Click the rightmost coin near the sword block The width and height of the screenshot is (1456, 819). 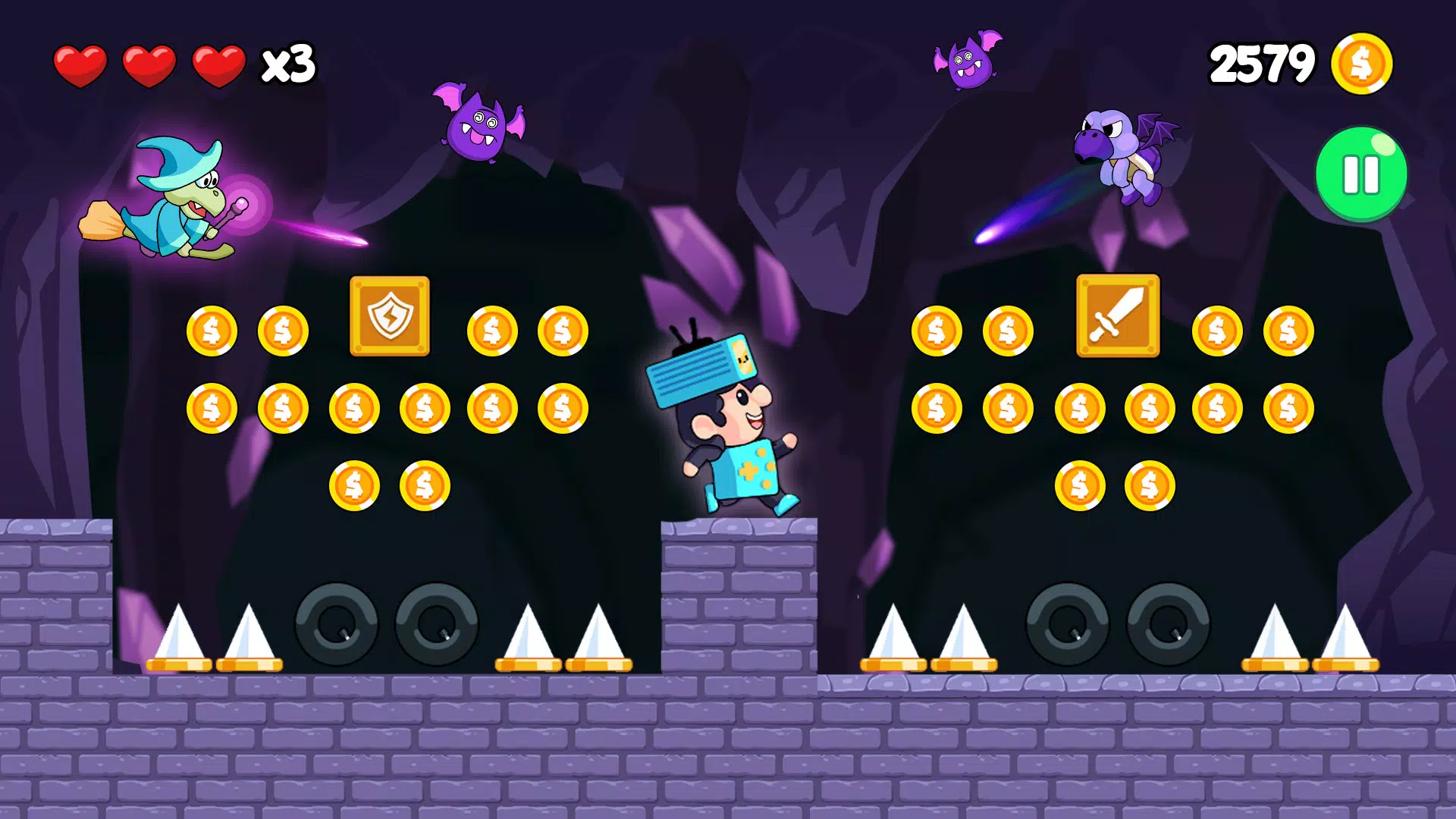[x=1289, y=330]
